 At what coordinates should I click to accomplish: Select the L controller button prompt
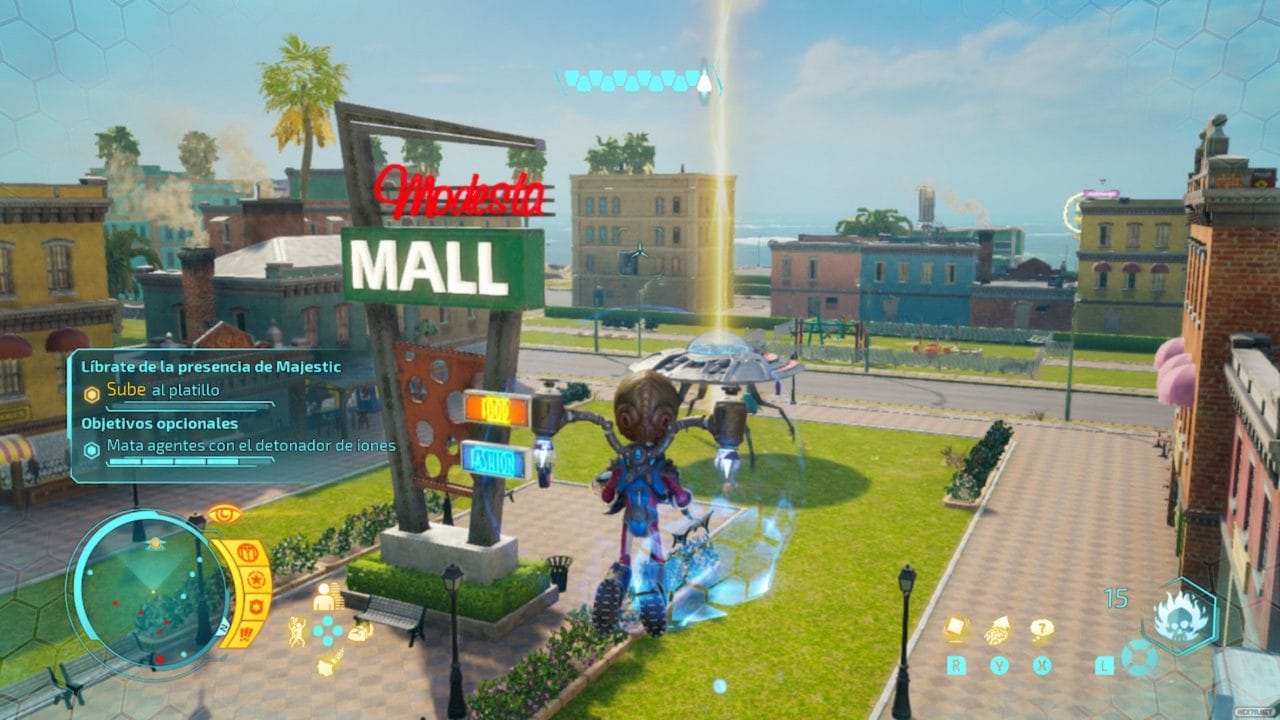1104,664
